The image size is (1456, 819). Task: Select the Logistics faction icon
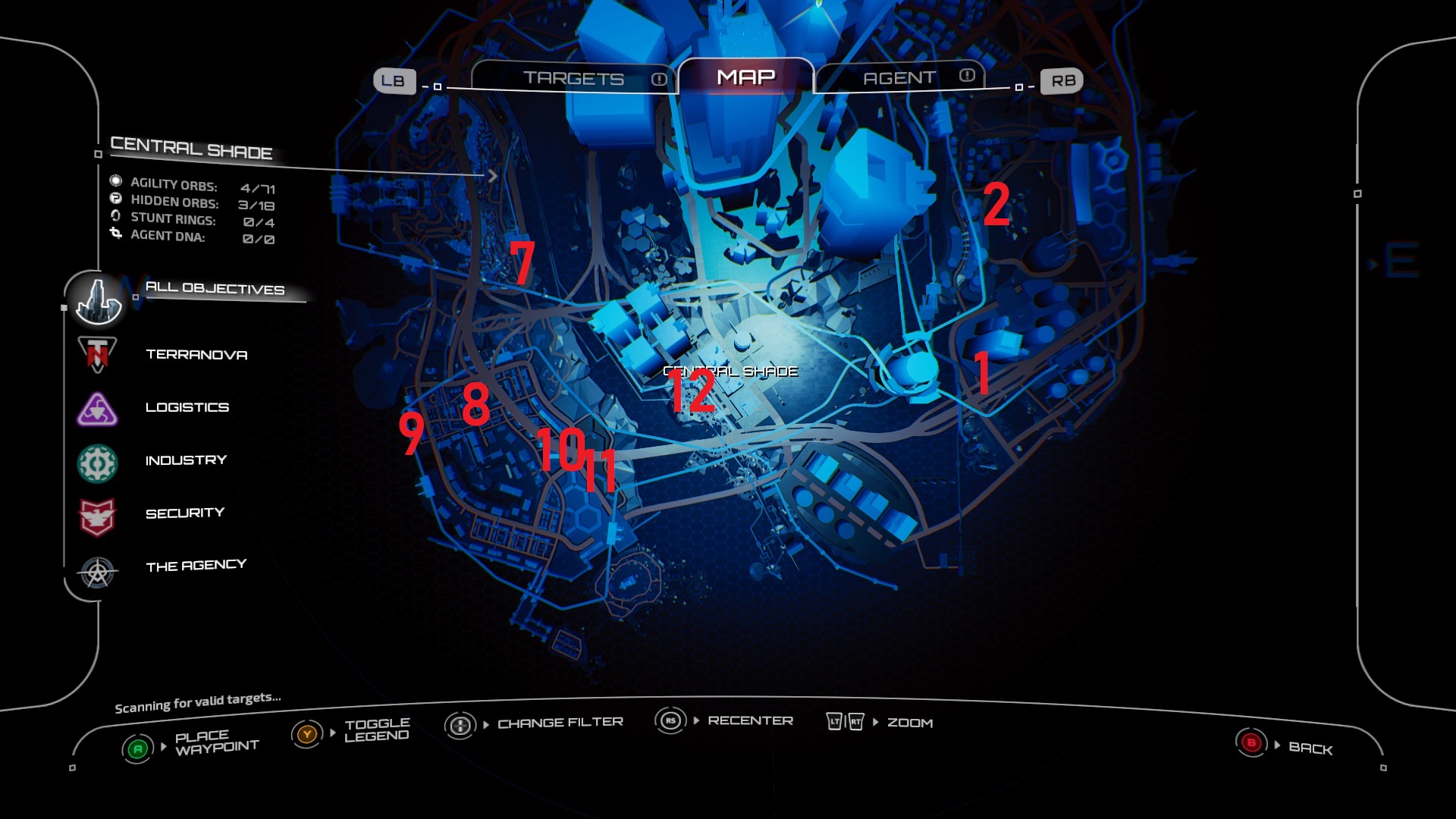coord(96,407)
